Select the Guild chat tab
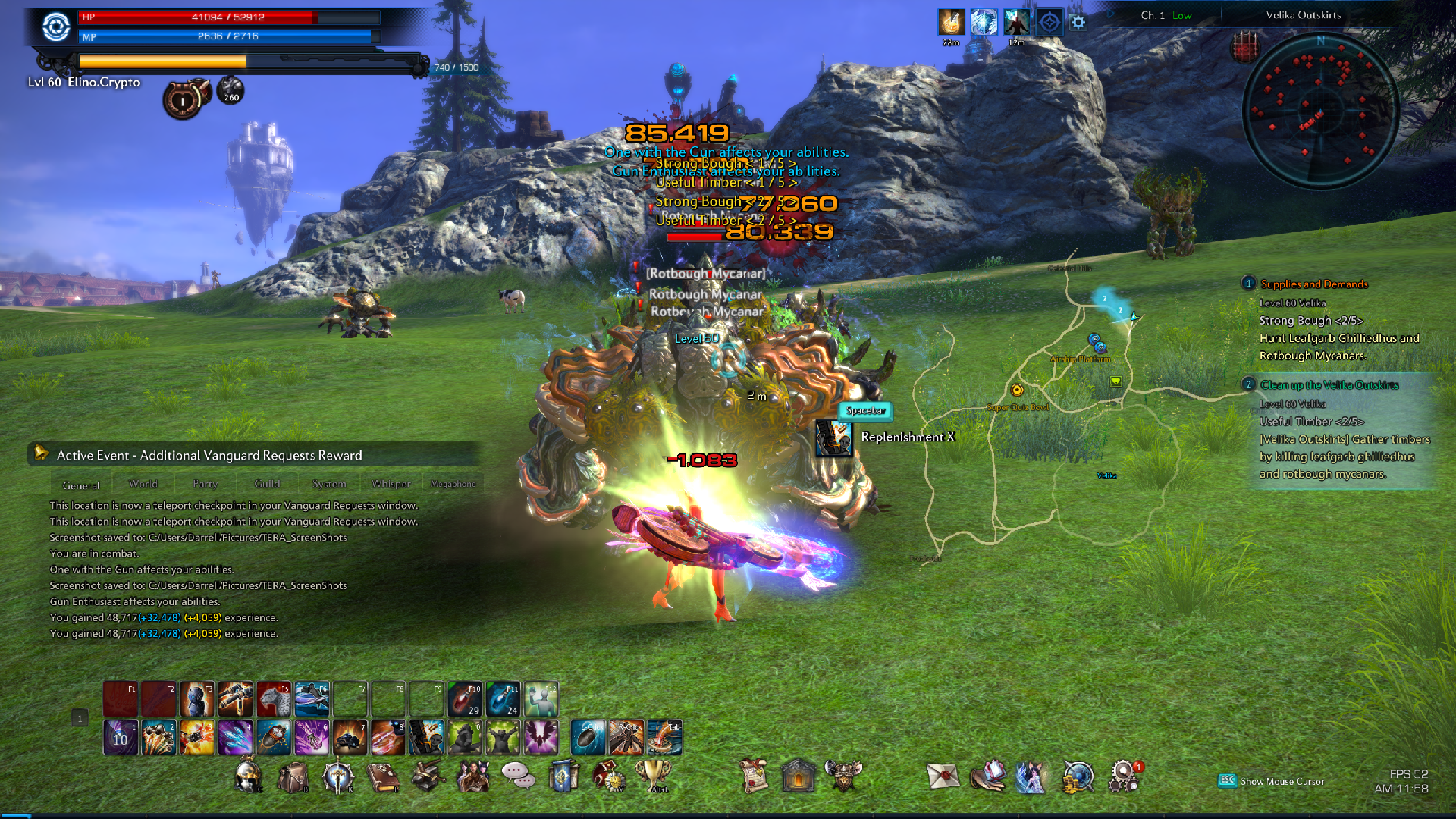This screenshot has width=1456, height=819. (267, 484)
